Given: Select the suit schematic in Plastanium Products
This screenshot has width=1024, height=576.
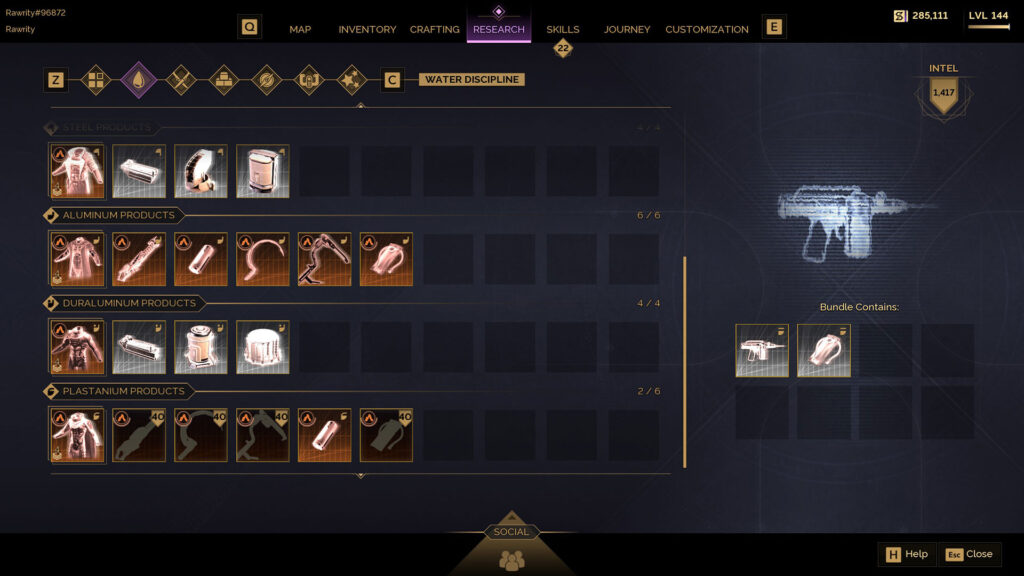Looking at the screenshot, I should [77, 435].
